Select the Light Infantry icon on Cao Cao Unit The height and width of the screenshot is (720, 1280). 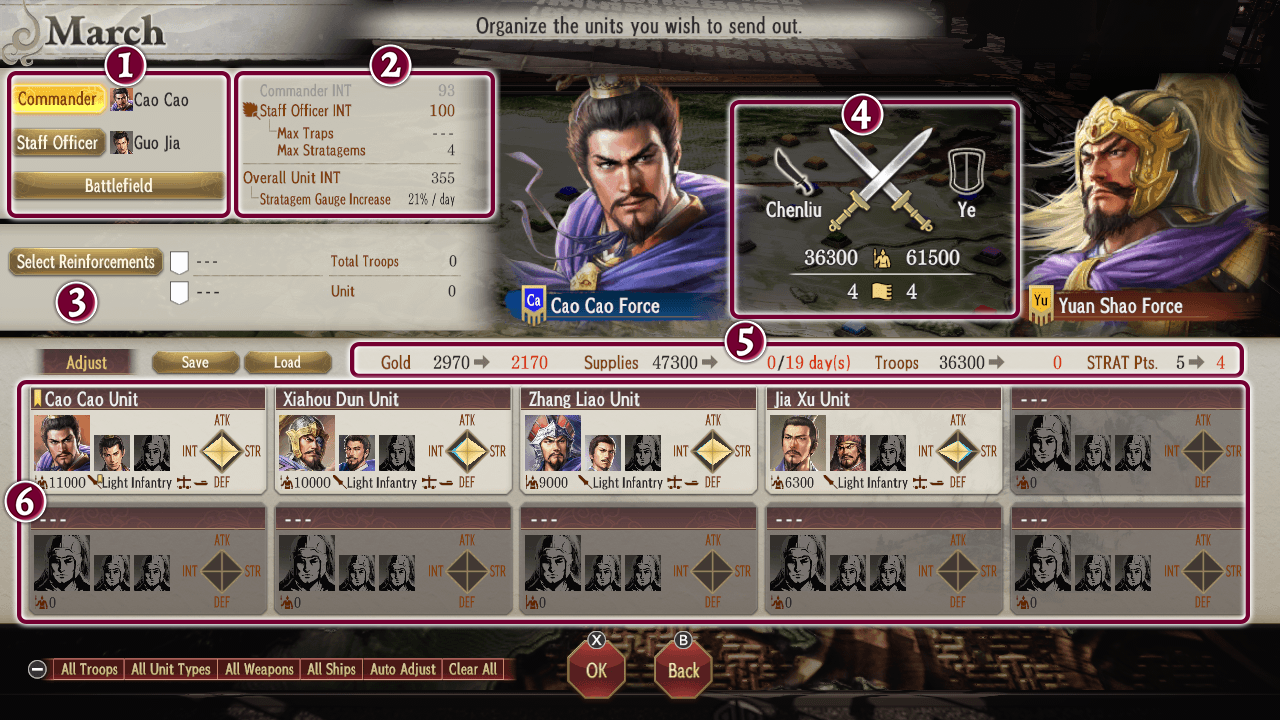[96, 479]
